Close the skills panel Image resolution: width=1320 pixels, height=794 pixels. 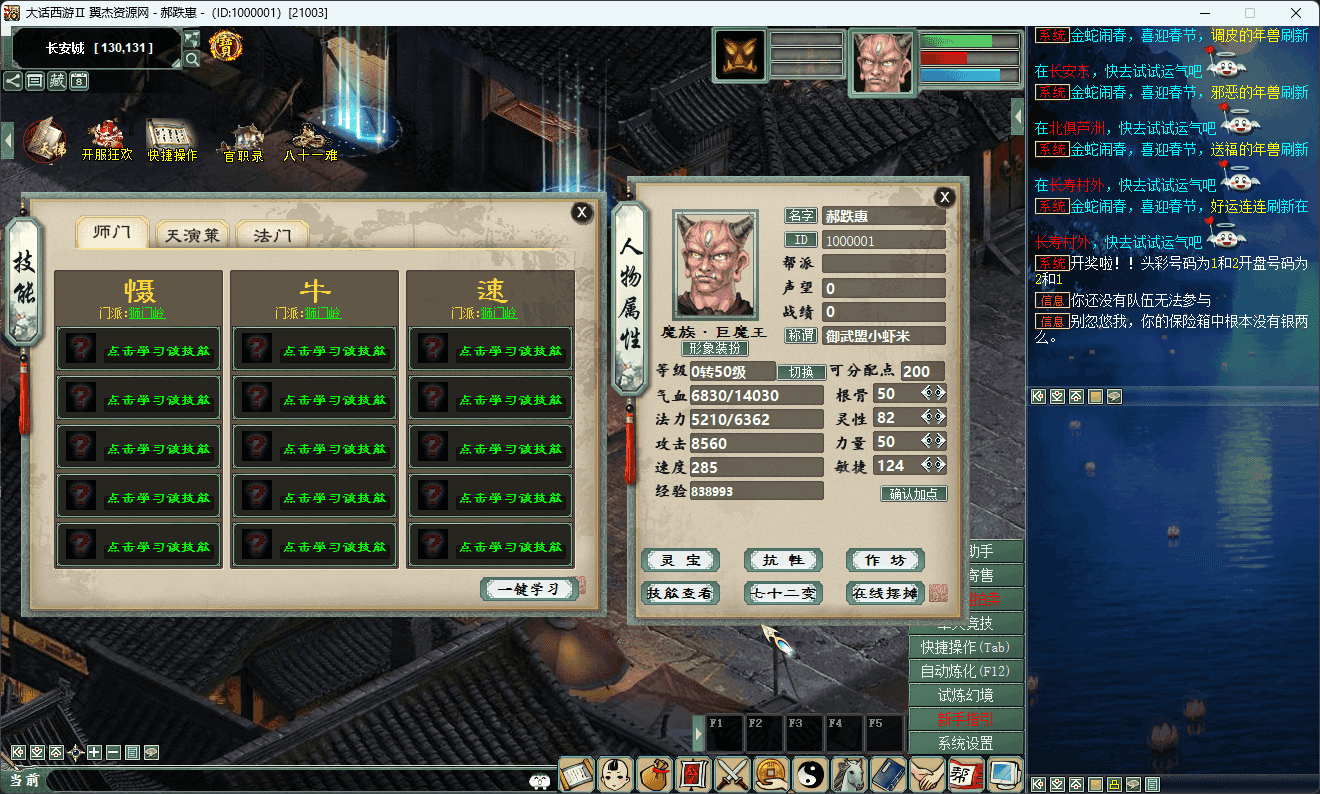pos(581,212)
